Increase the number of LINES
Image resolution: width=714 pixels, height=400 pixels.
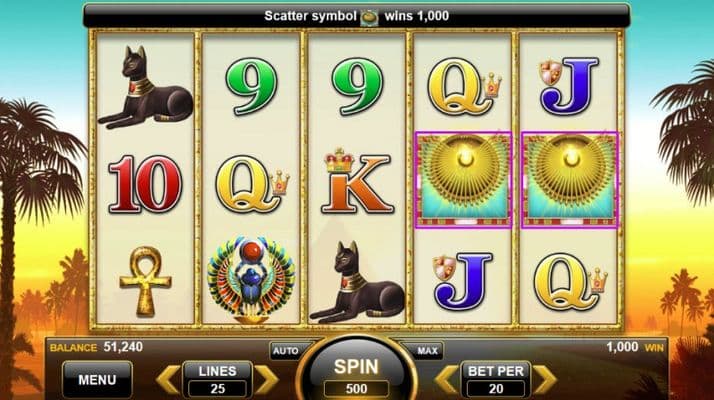point(265,380)
